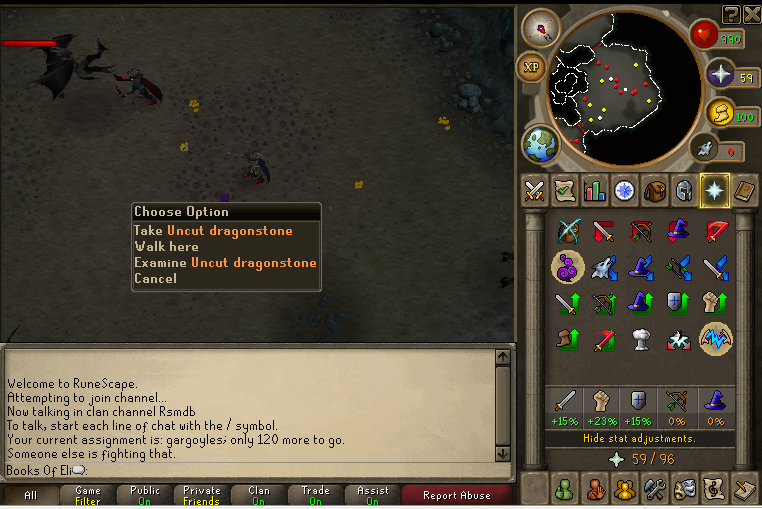Switch to the backpack inventory tab
762x509 pixels.
(655, 190)
